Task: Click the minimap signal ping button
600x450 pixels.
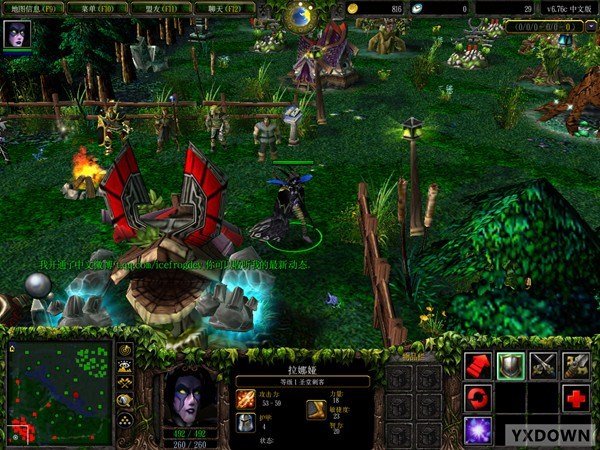Action: click(x=126, y=350)
